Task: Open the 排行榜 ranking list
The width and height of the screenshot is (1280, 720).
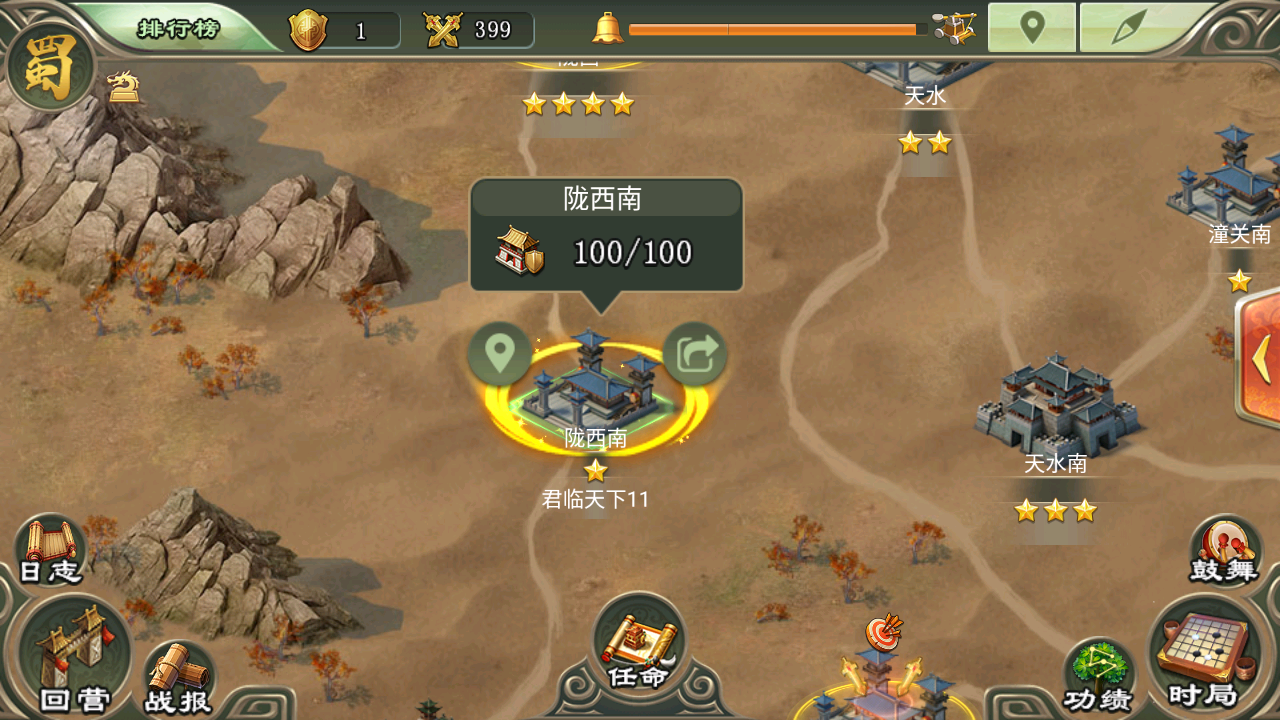Action: (x=177, y=28)
